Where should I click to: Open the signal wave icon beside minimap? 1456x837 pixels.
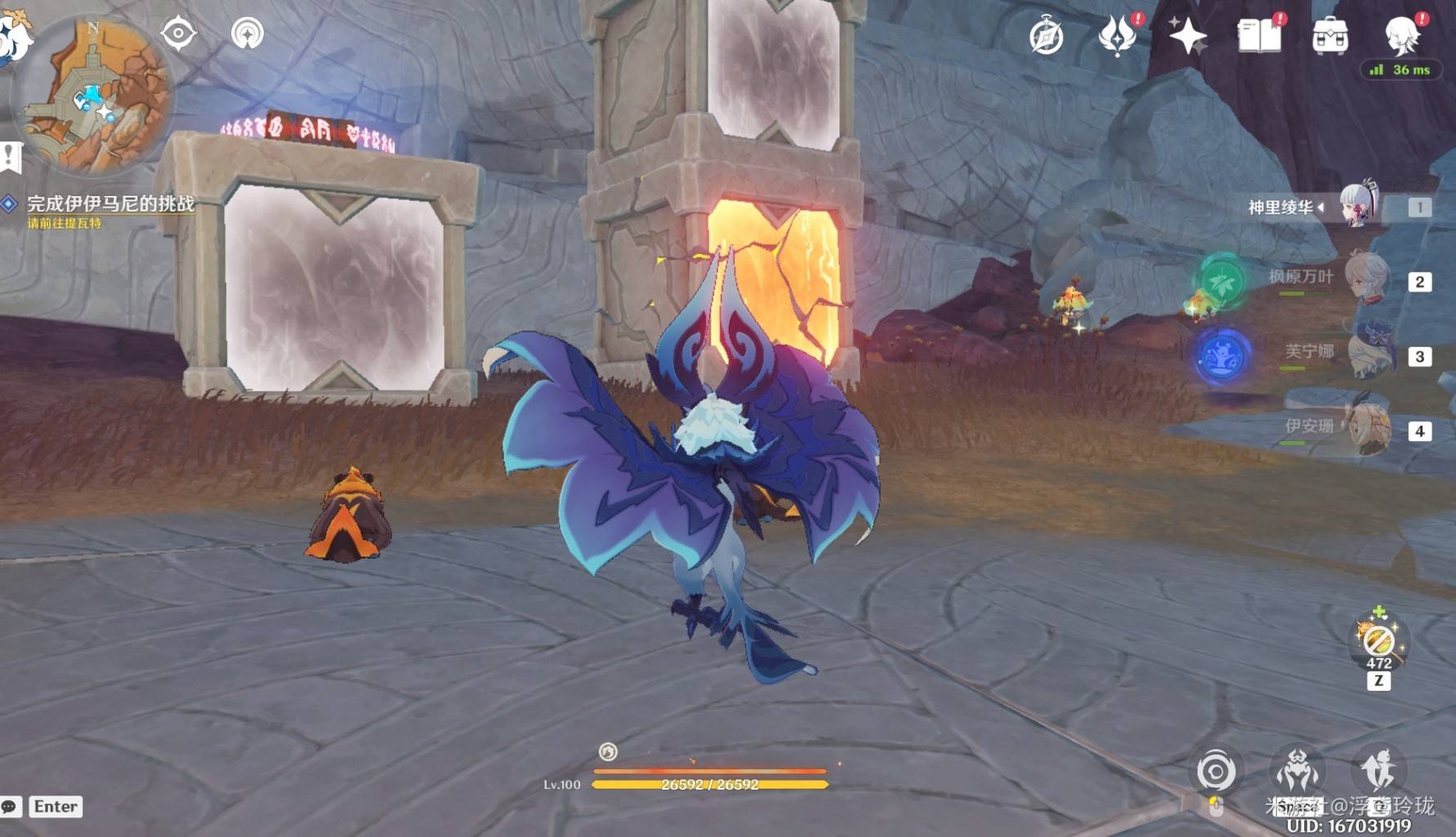(x=247, y=33)
